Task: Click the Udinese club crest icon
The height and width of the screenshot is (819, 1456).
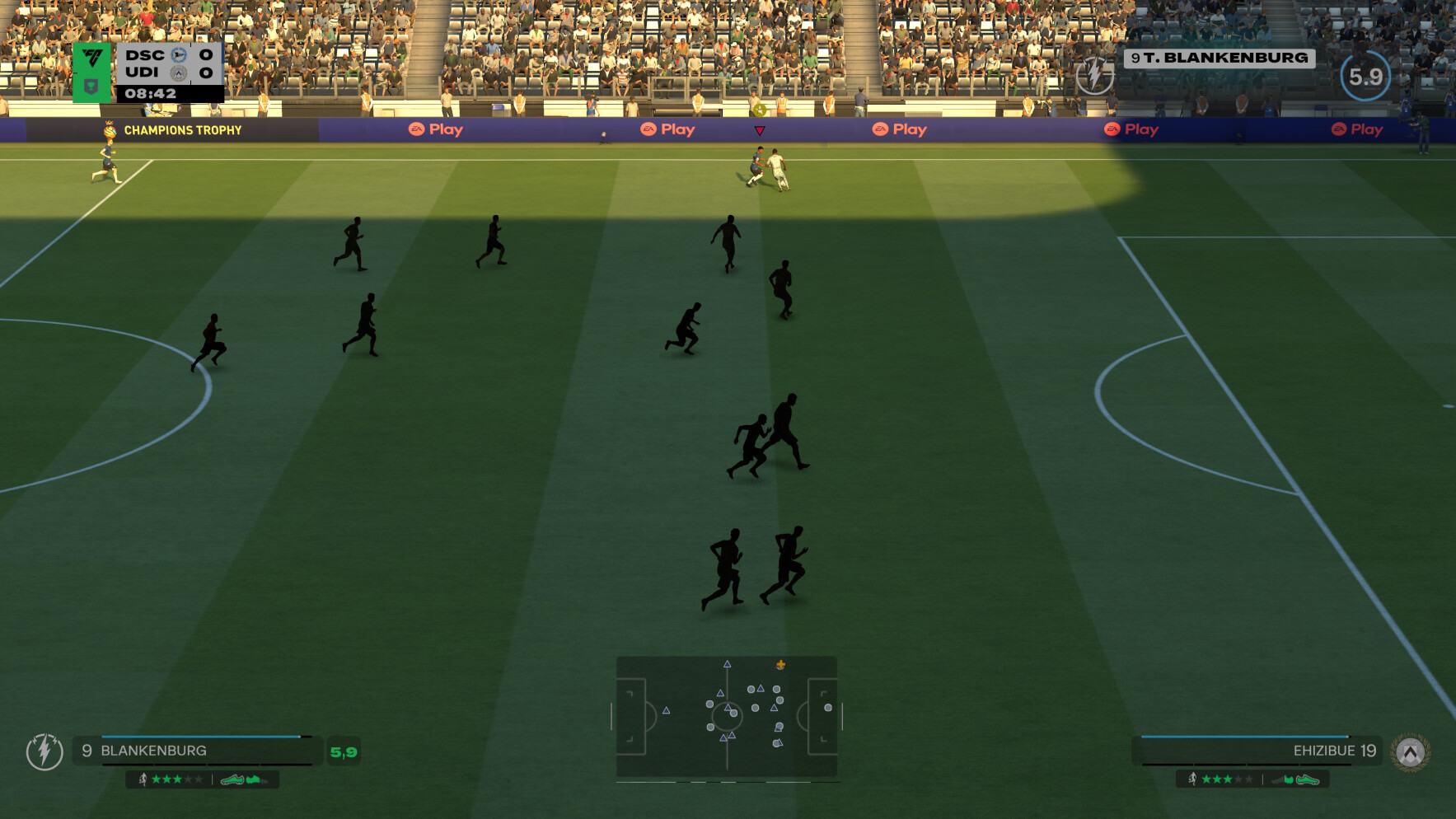Action: pyautogui.click(x=1410, y=751)
